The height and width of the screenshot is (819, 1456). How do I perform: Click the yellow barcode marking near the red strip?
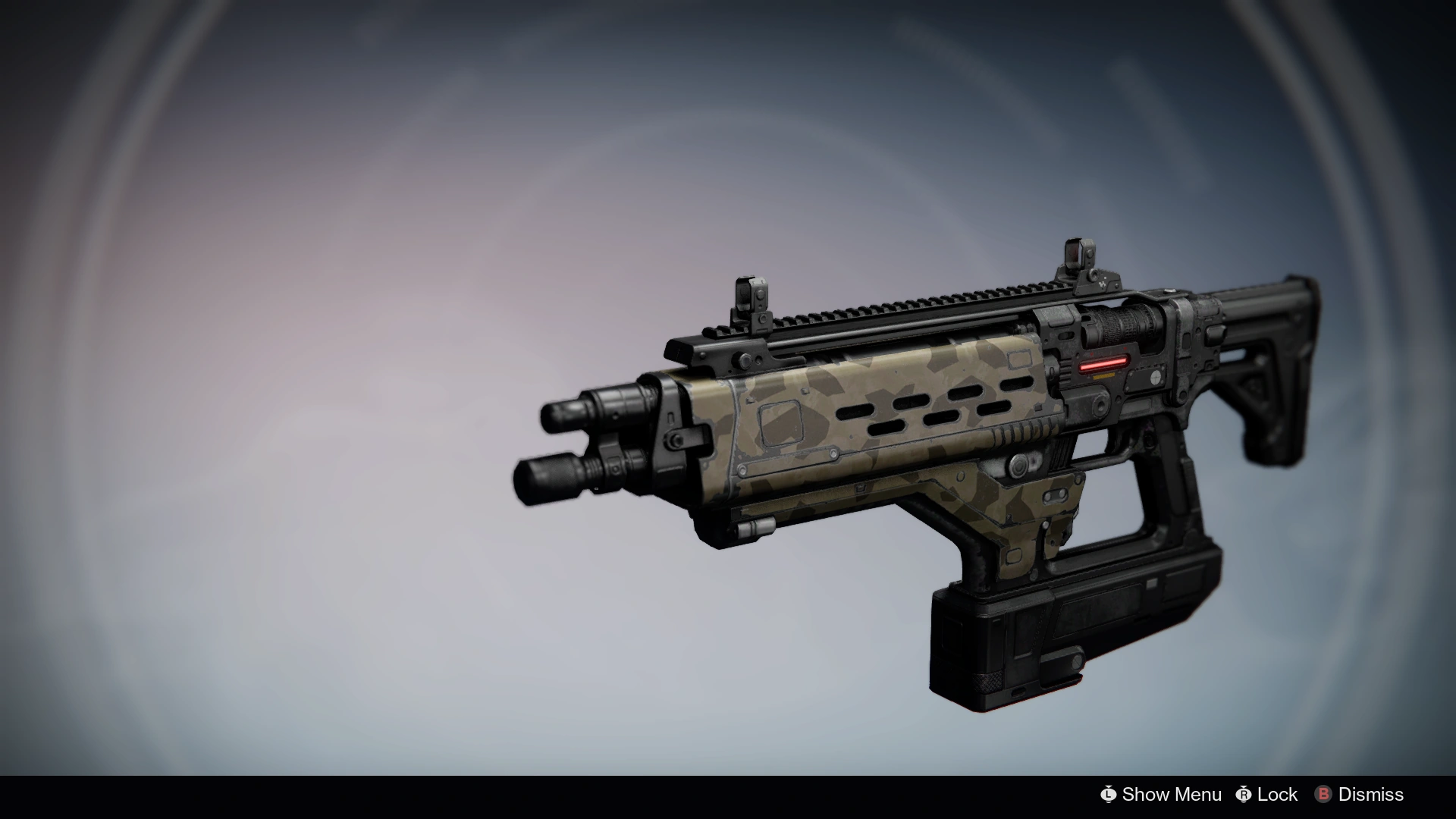point(1103,376)
